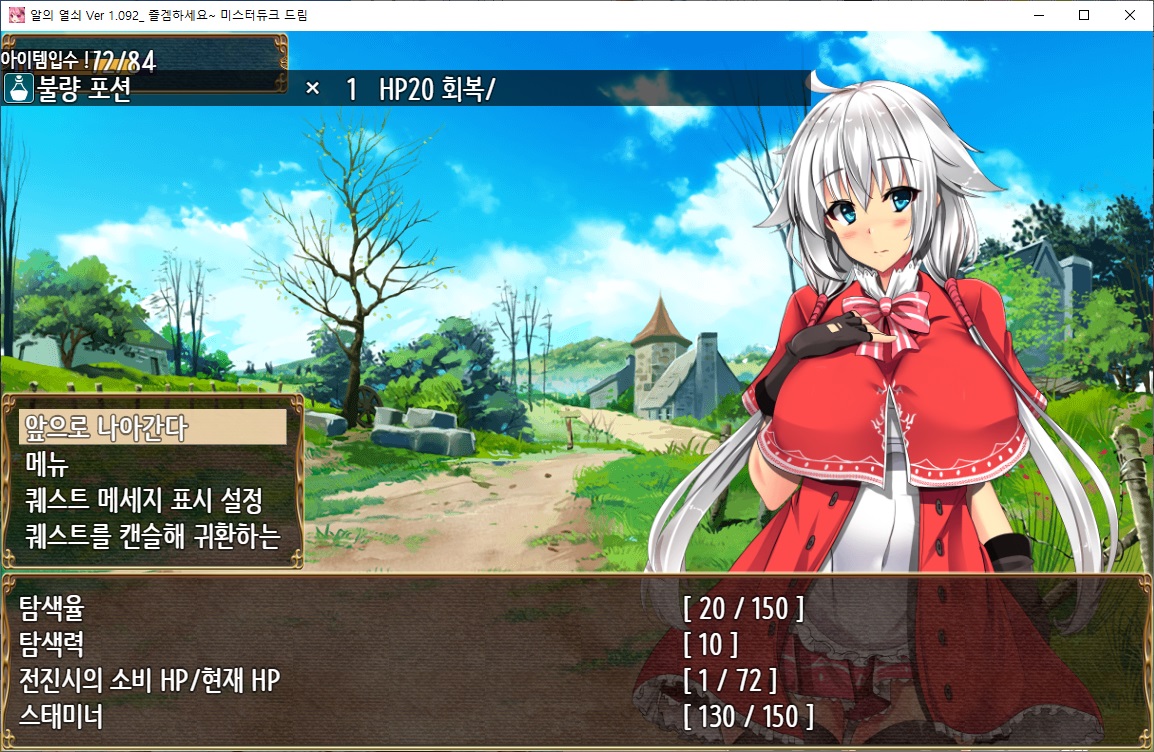
Task: Close the game window
Action: click(x=1130, y=15)
